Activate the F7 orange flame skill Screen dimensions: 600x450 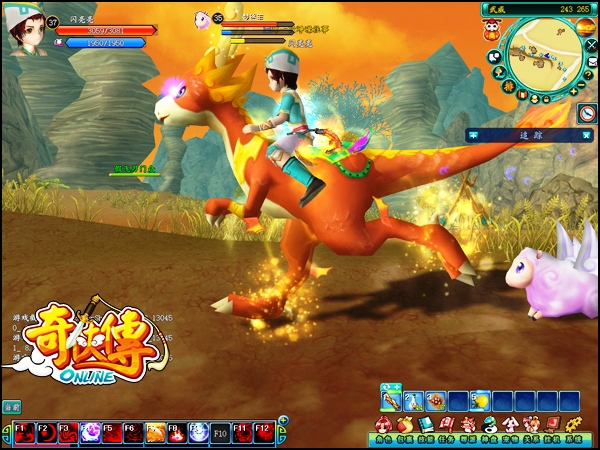click(x=154, y=433)
